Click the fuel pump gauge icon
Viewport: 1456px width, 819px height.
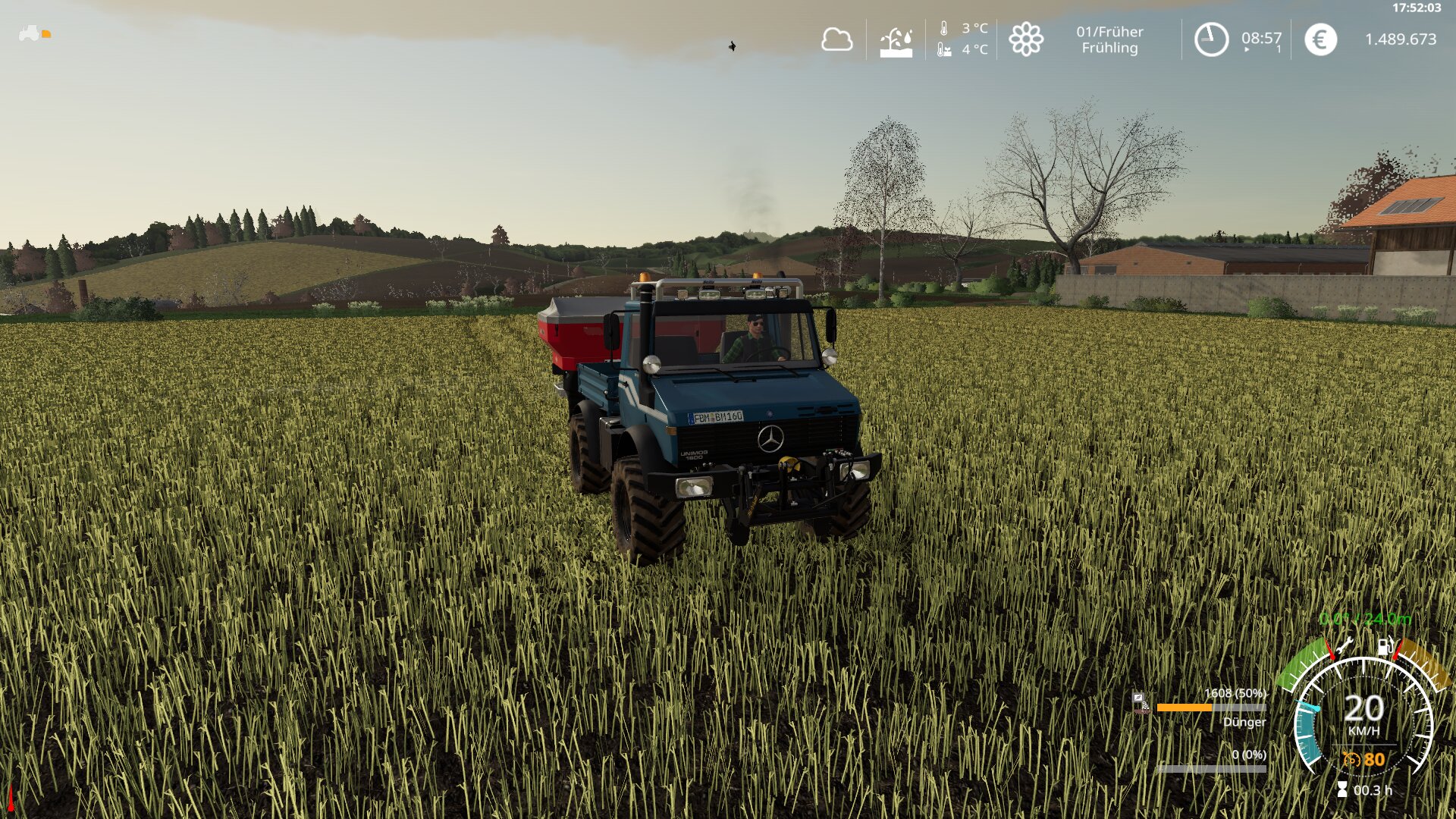pyautogui.click(x=1385, y=648)
